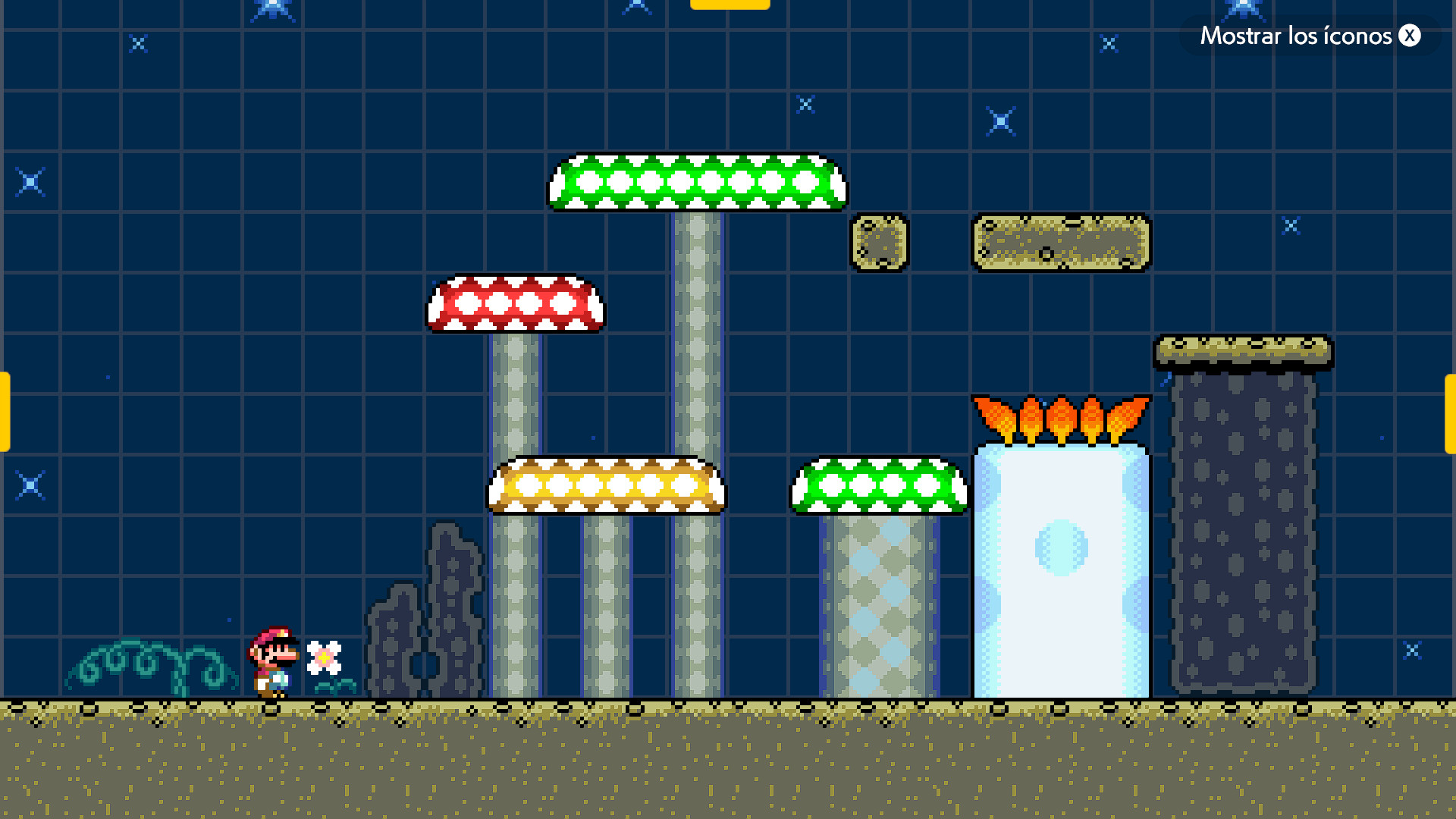Viewport: 1456px width, 819px height.
Task: Click the X button badge in corner label
Action: (x=1409, y=36)
